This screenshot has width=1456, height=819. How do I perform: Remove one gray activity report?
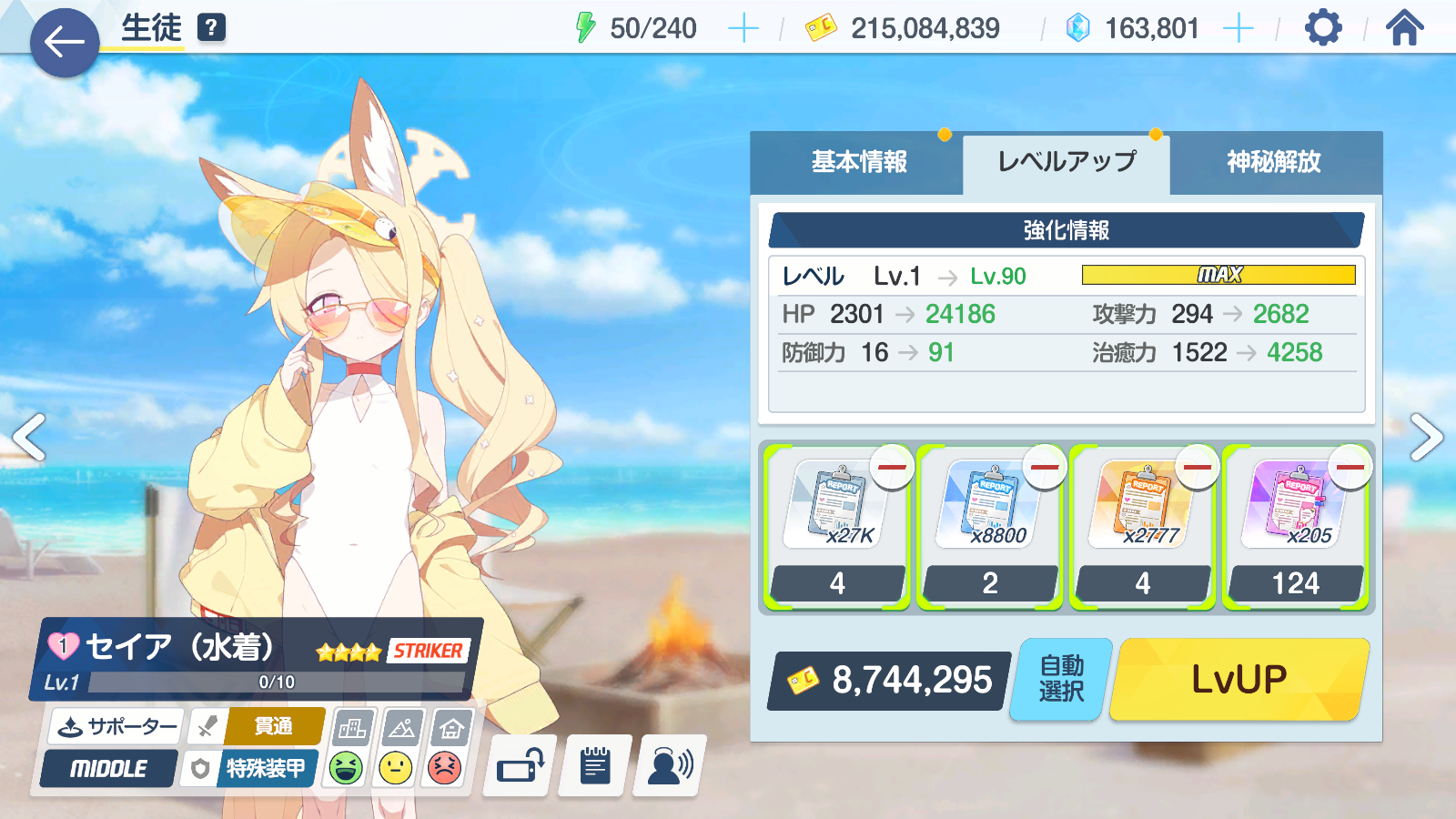coord(892,468)
